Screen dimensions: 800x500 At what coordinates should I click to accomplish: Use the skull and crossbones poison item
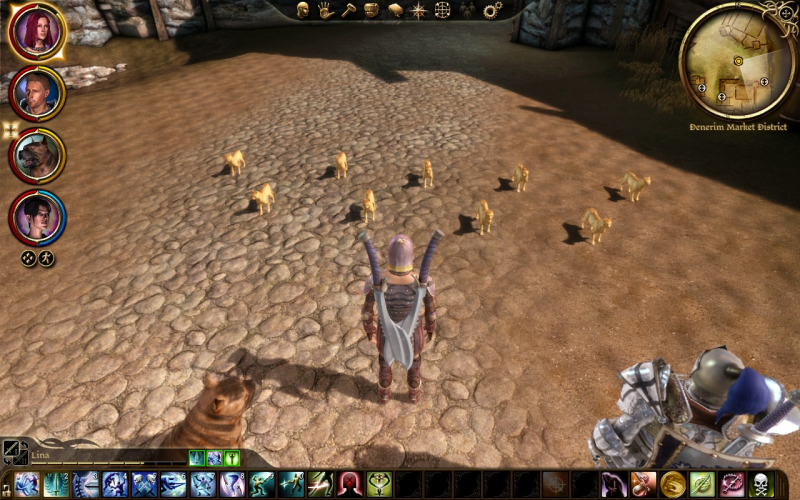pos(762,485)
